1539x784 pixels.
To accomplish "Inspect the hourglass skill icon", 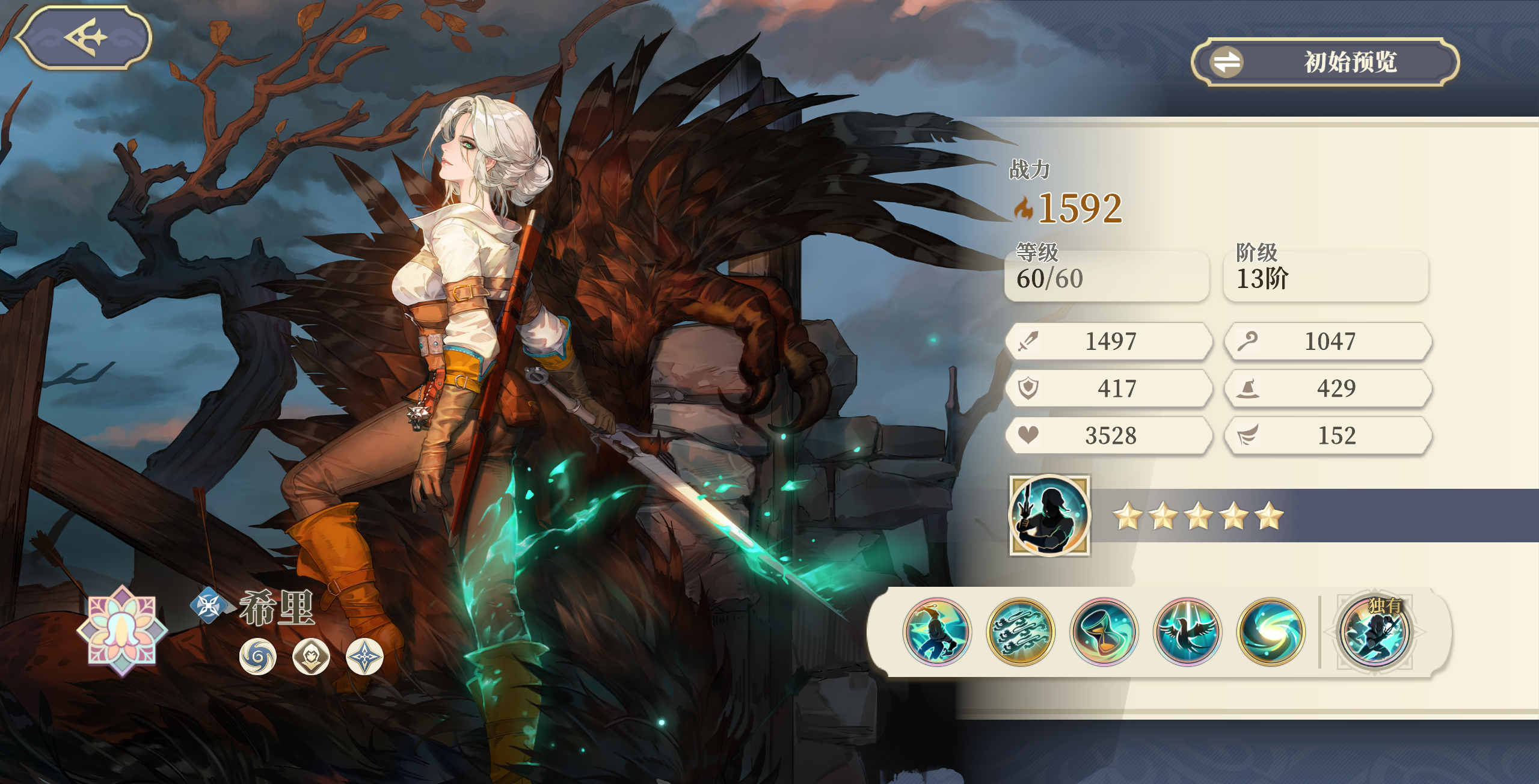I will 1104,631.
